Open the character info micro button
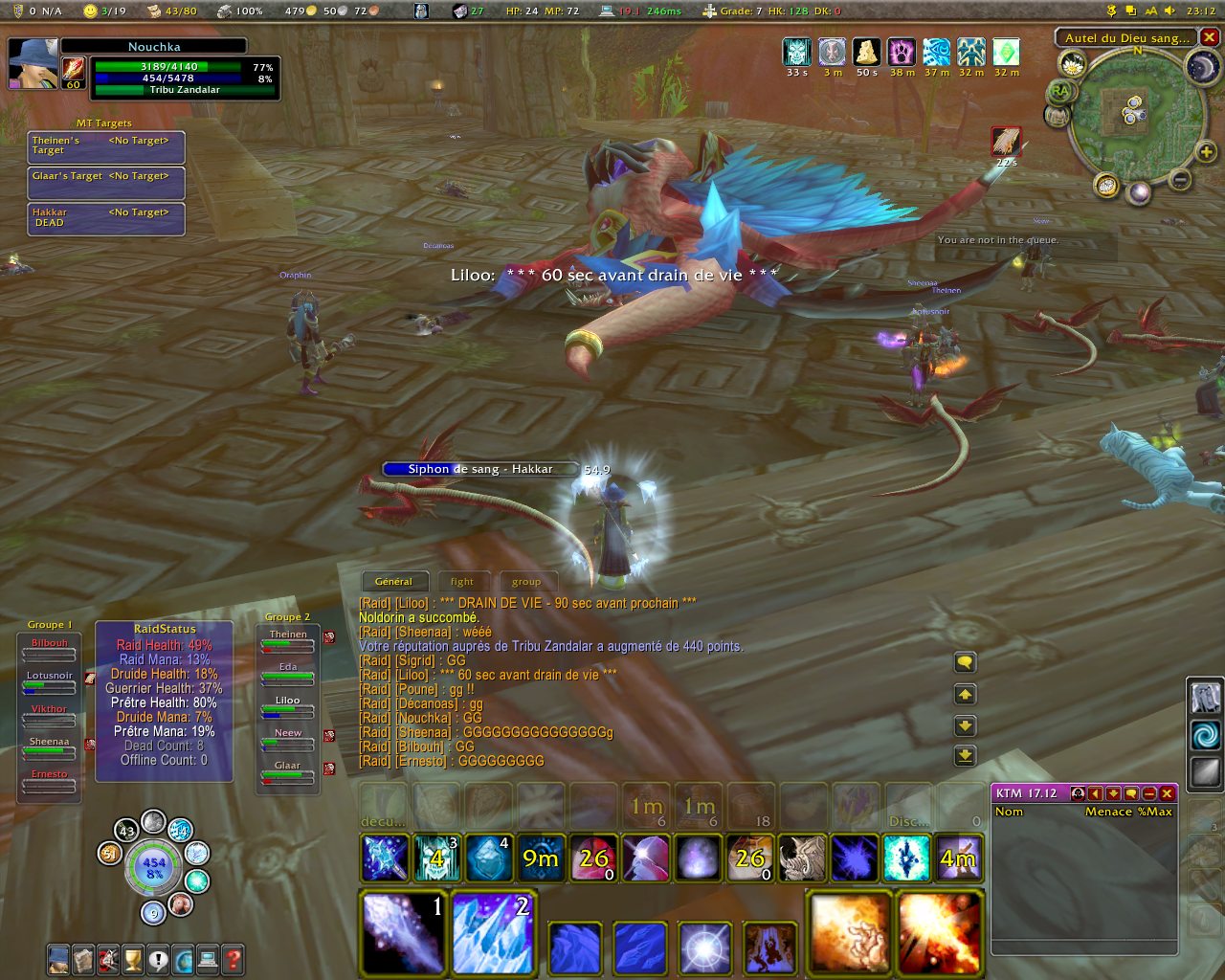Image resolution: width=1225 pixels, height=980 pixels. click(58, 958)
